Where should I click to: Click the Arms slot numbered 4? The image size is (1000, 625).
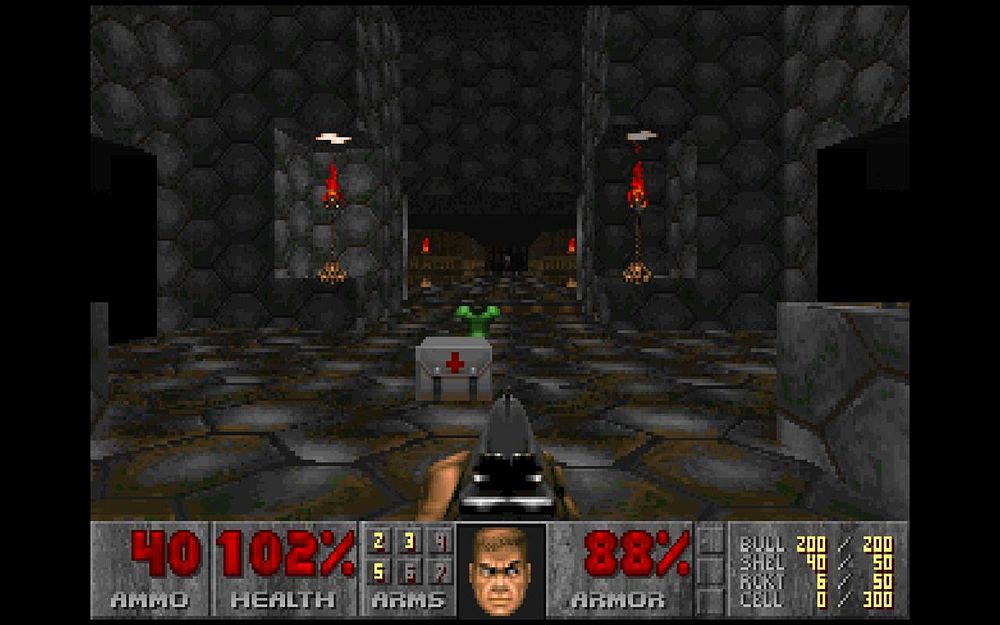click(441, 542)
